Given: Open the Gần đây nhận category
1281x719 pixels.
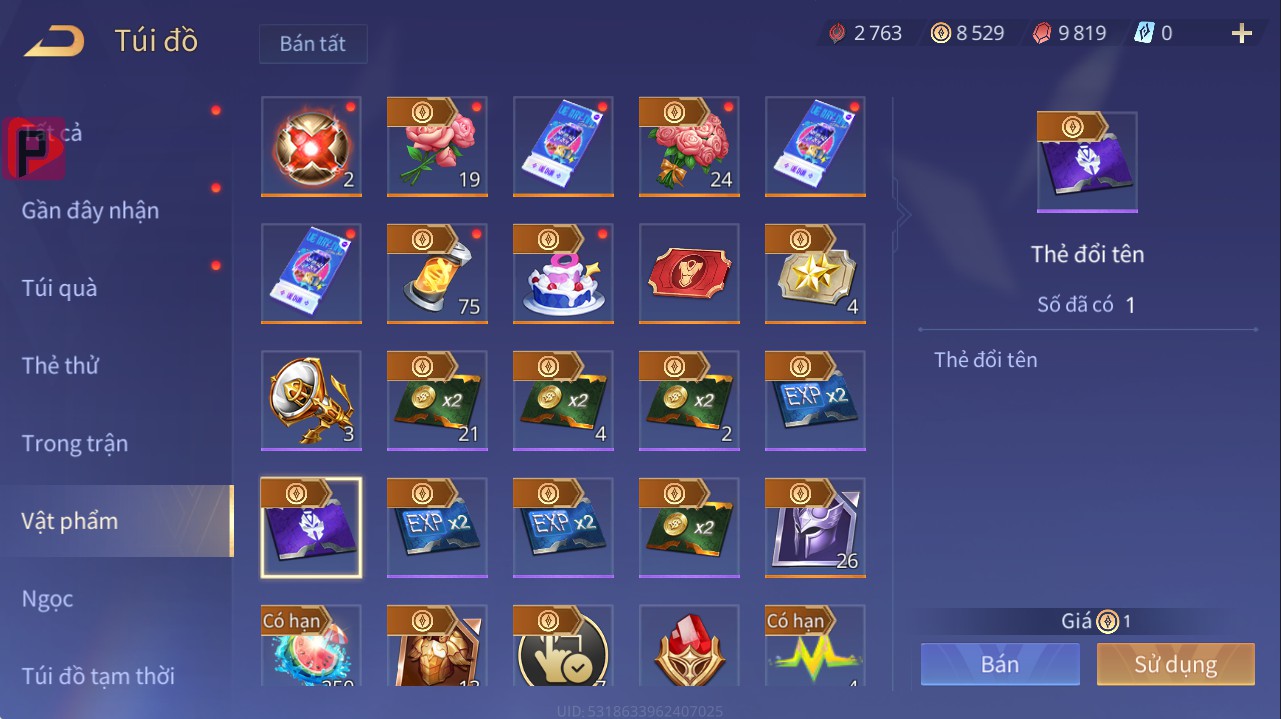Looking at the screenshot, I should 90,210.
